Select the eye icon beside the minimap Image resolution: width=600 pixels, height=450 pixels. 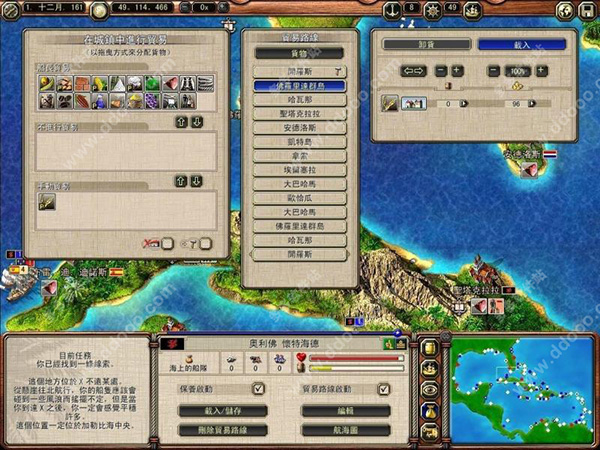click(x=430, y=389)
